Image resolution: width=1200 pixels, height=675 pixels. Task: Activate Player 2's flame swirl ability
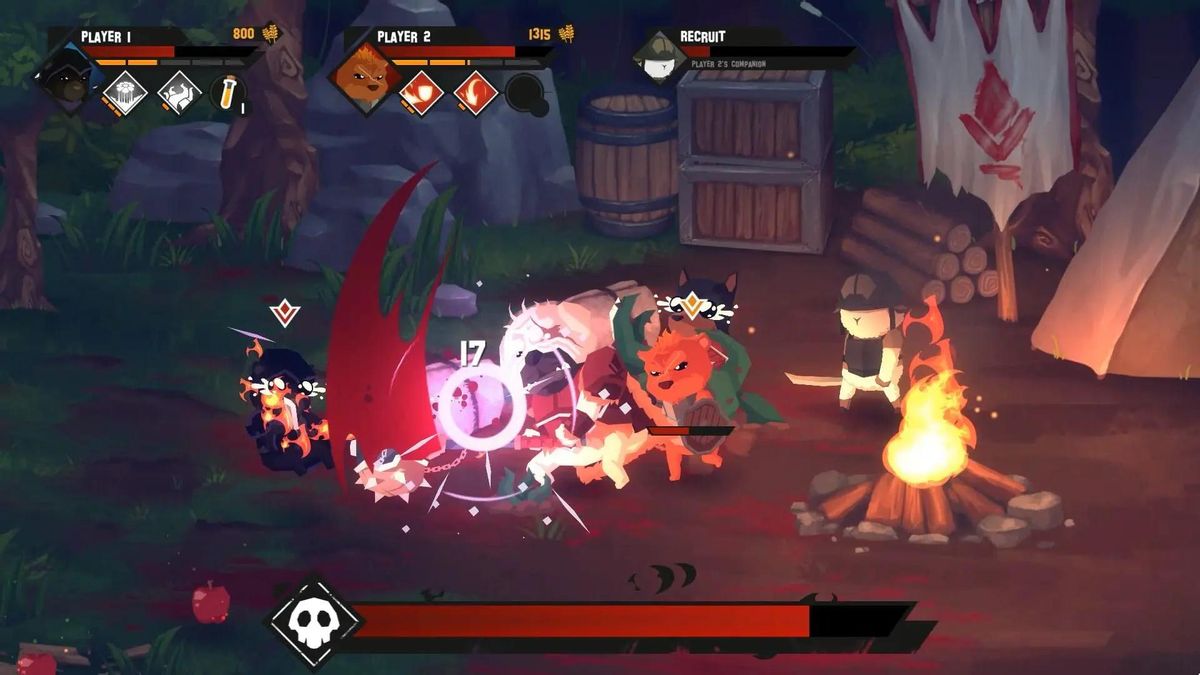click(x=475, y=92)
